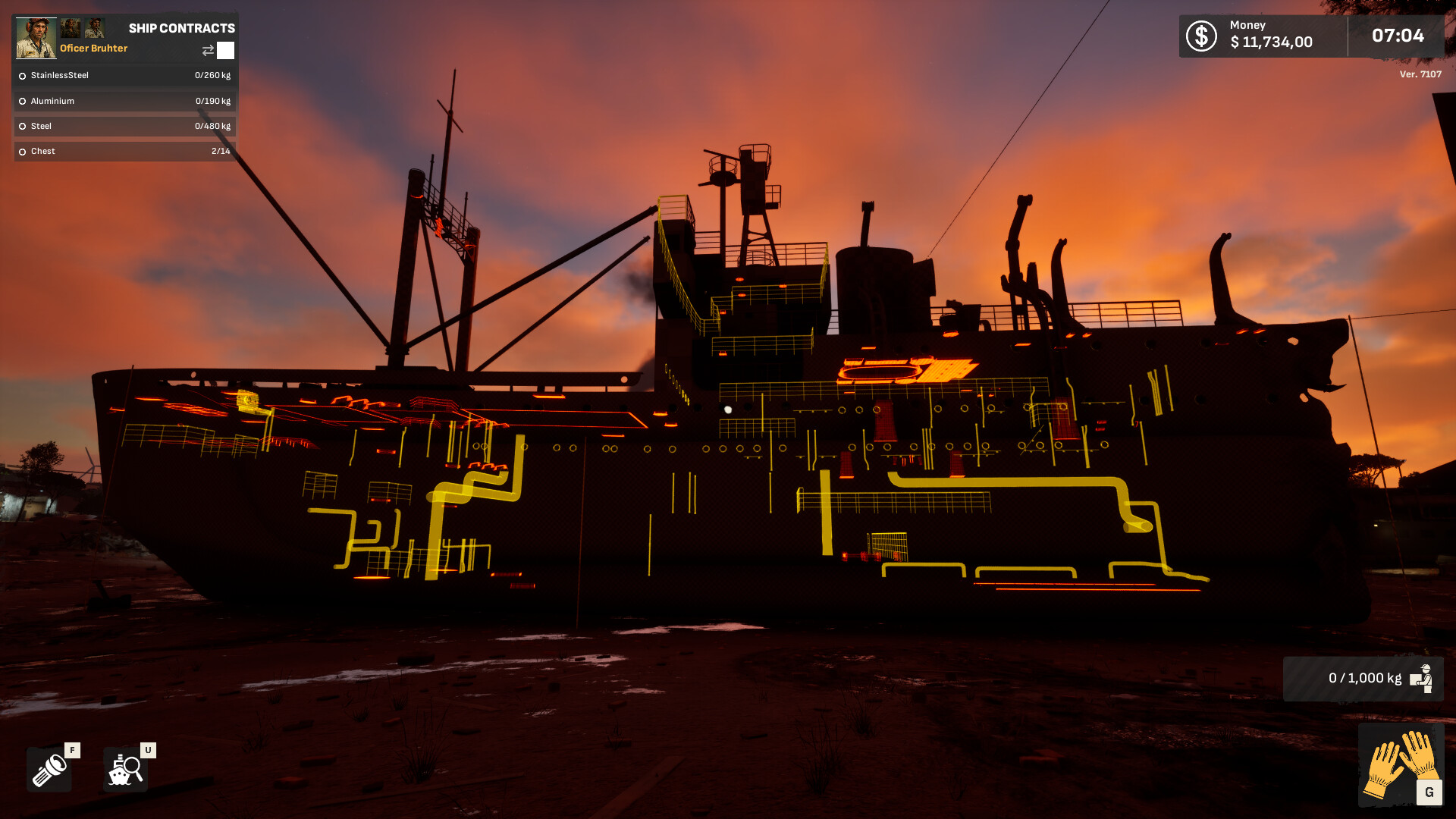Screen dimensions: 1456x819
Task: Tick the white checkbox next to swap arrows
Action: (x=226, y=50)
